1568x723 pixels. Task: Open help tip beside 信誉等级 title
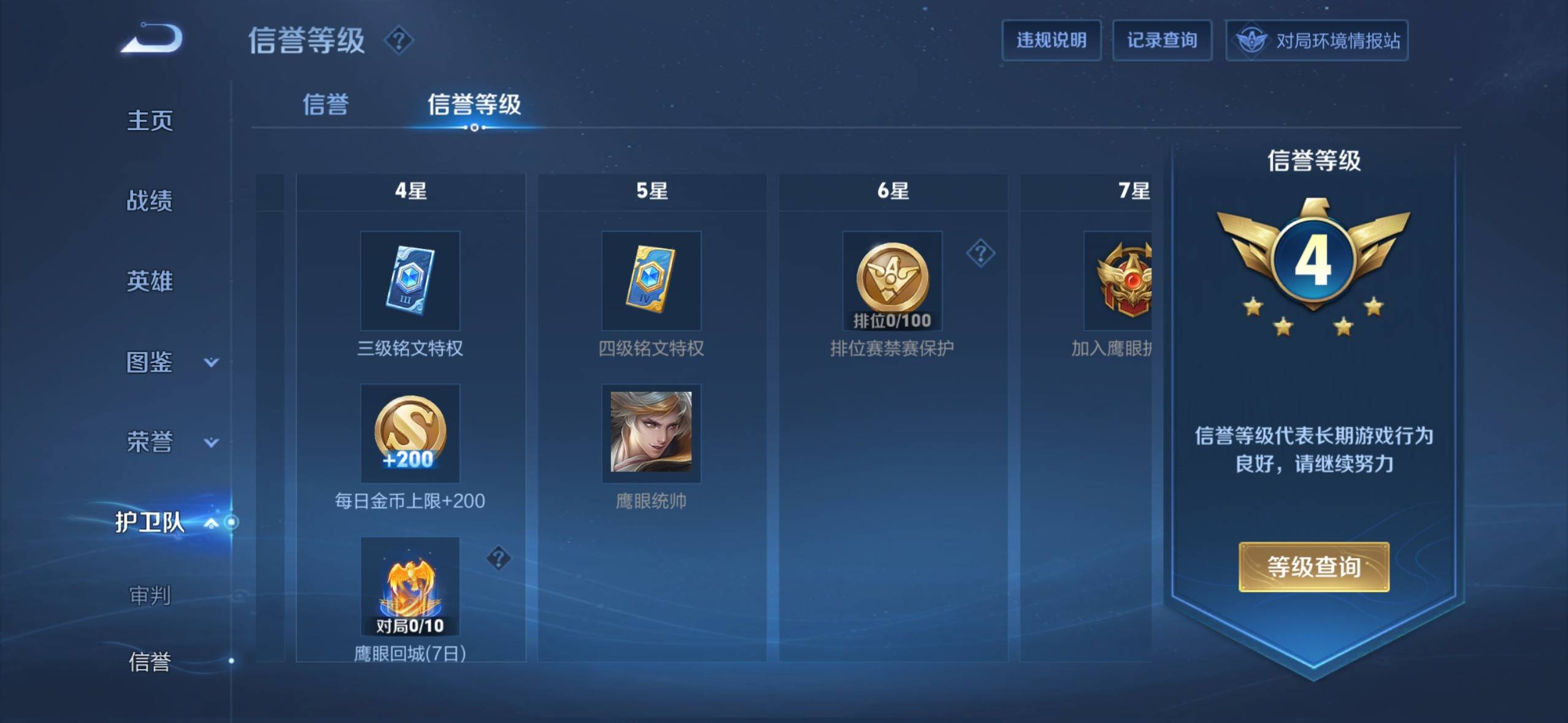pyautogui.click(x=399, y=40)
